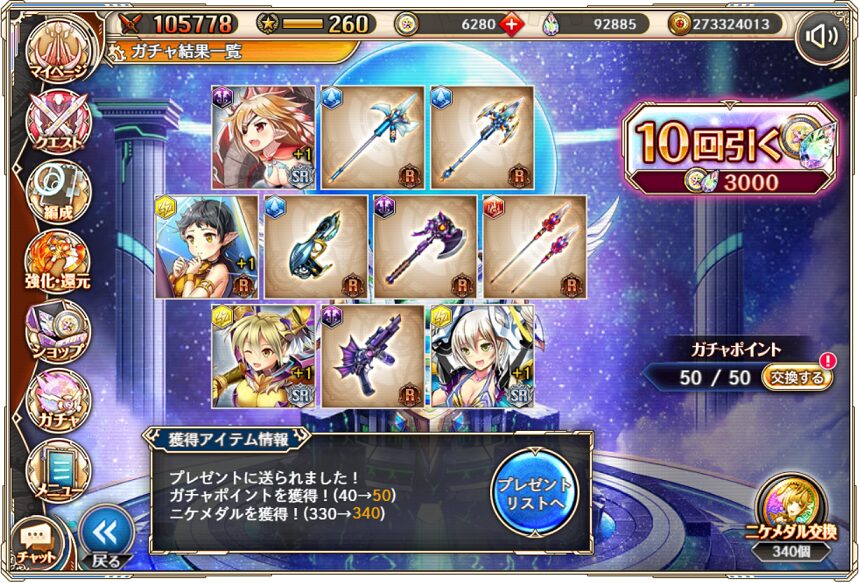
Task: Click the 戻る back button
Action: pos(105,538)
